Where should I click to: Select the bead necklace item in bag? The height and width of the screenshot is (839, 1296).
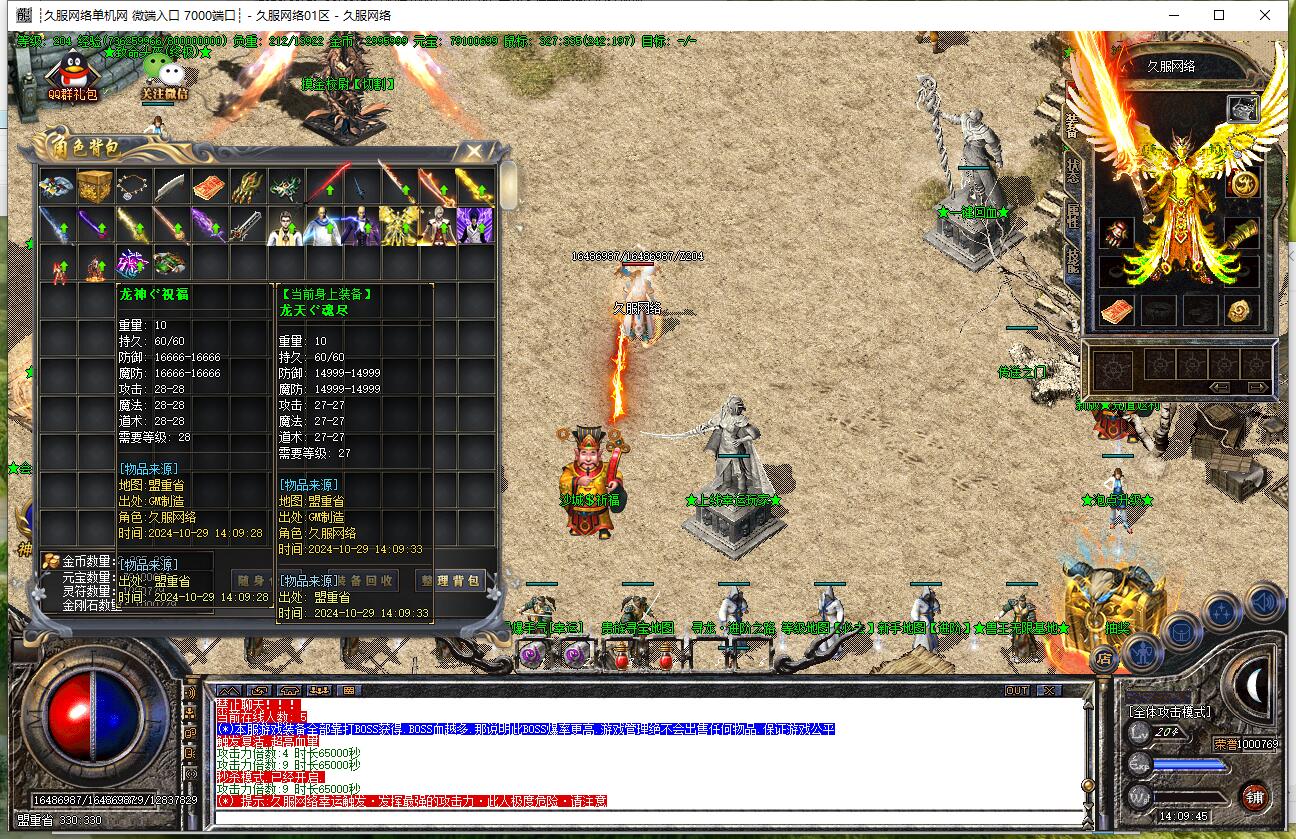[x=133, y=186]
